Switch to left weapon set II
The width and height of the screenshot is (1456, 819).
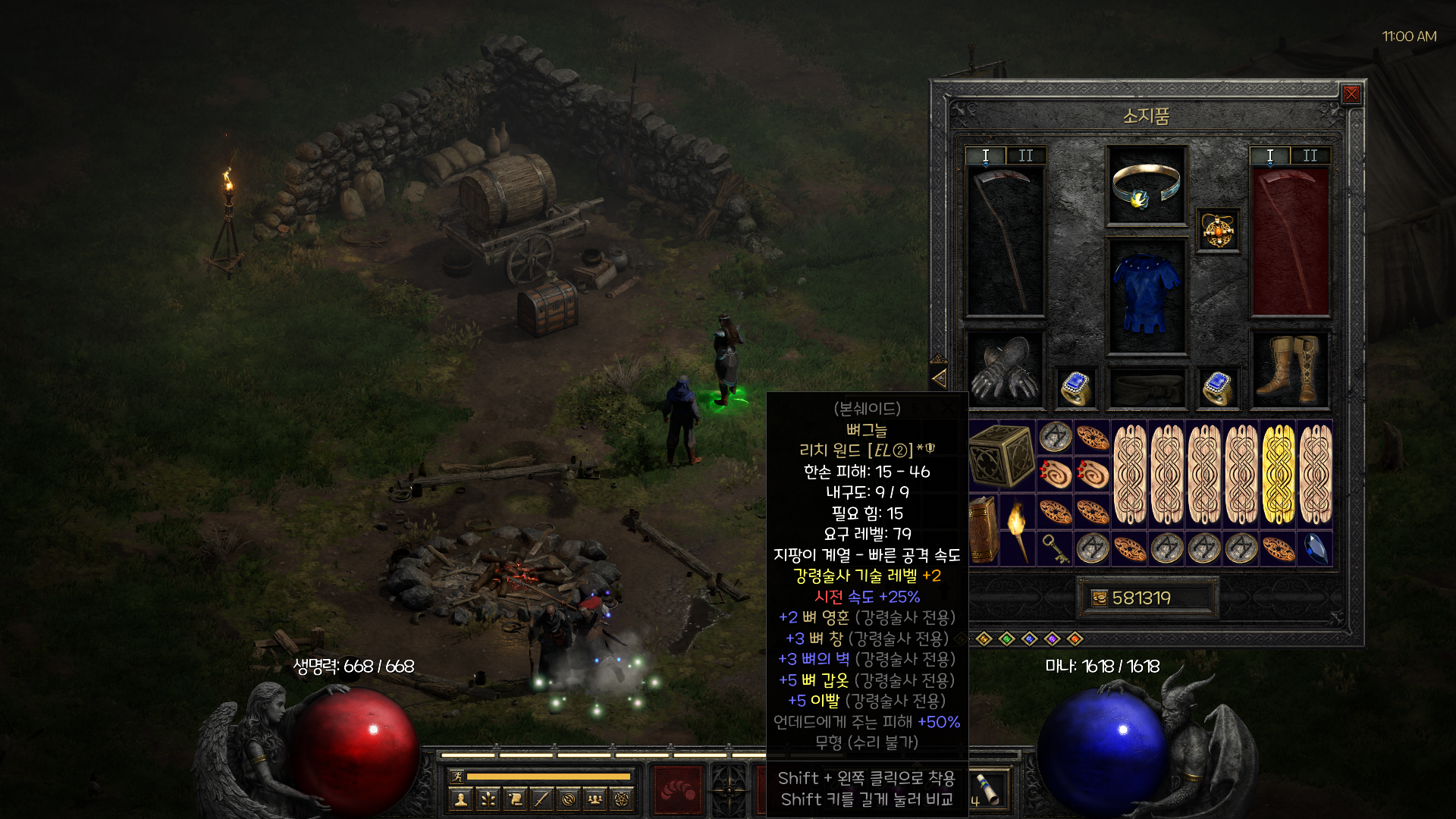point(1025,155)
